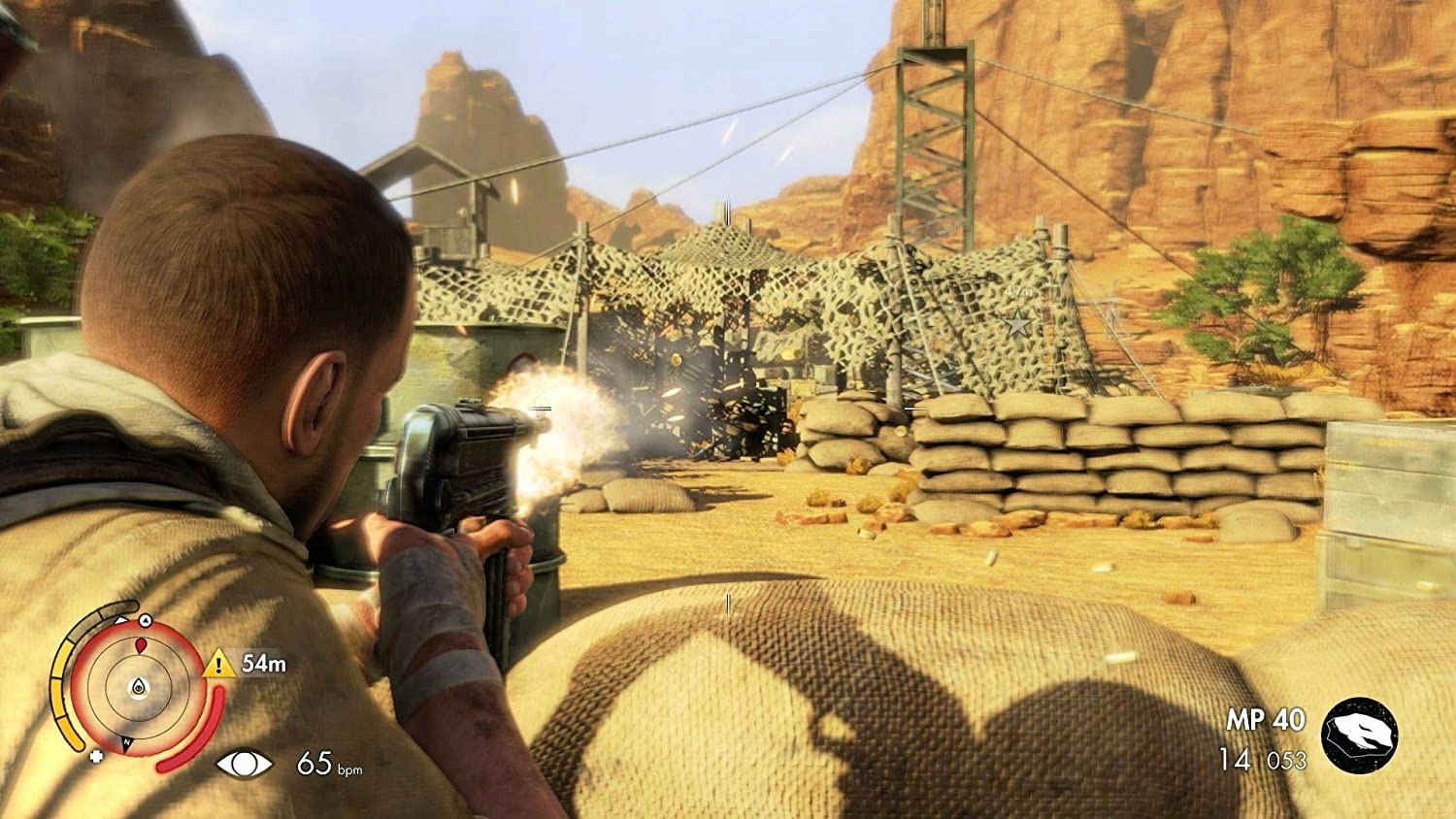Select the MP 40 weapon label
The width and height of the screenshot is (1456, 819).
[1265, 720]
